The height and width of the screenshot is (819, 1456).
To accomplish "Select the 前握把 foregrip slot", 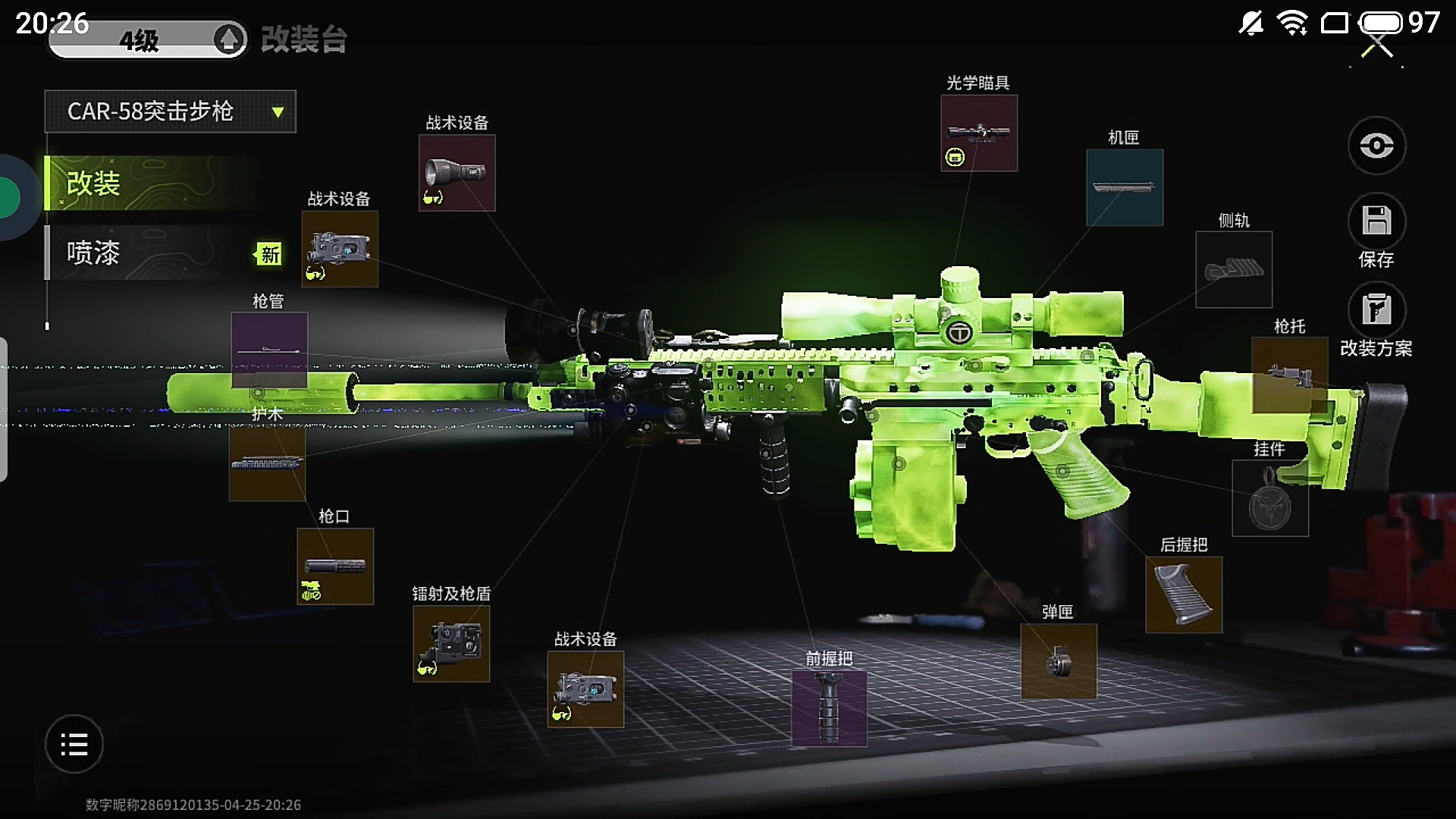I will [829, 708].
